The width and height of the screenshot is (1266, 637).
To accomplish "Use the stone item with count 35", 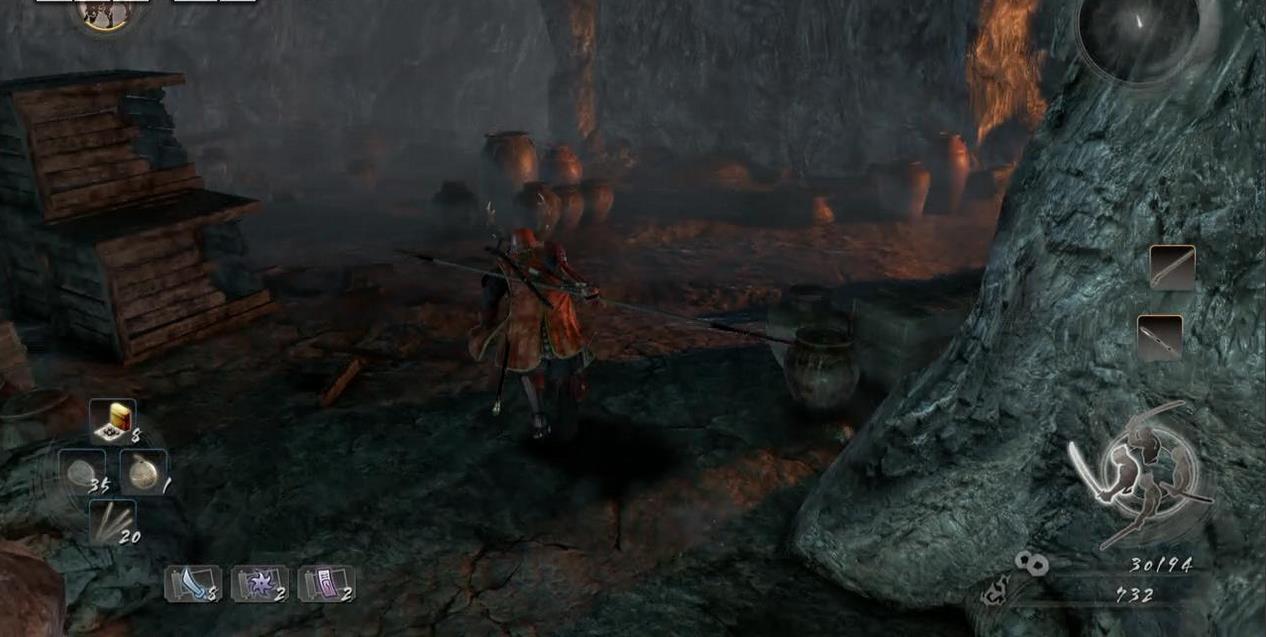I will 81,471.
